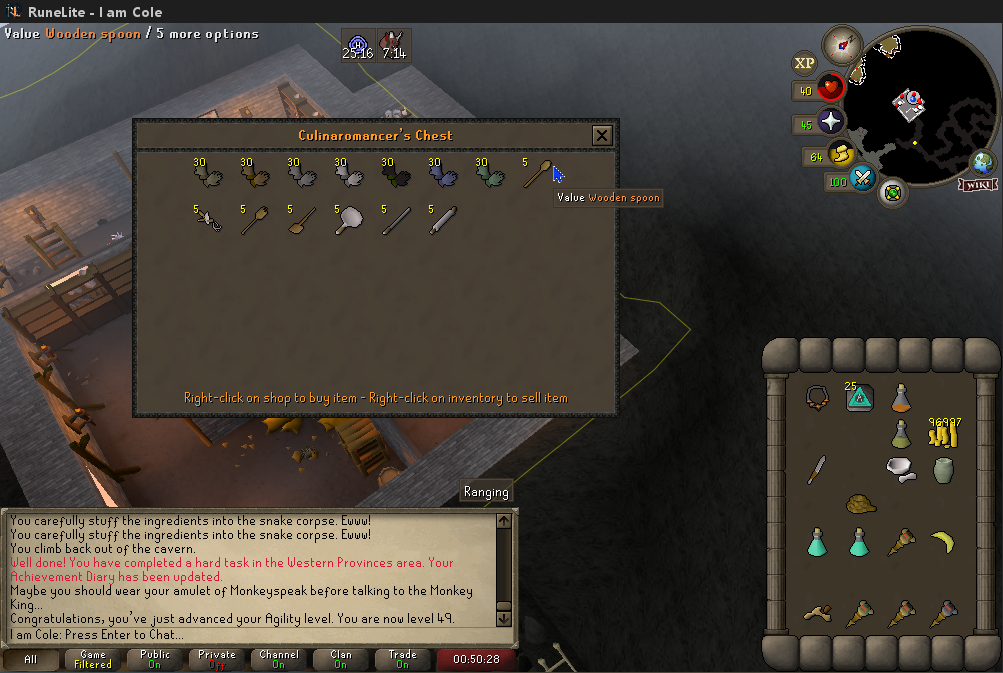Pick the black gloves in the shop
The height and width of the screenshot is (673, 1003).
tap(394, 176)
